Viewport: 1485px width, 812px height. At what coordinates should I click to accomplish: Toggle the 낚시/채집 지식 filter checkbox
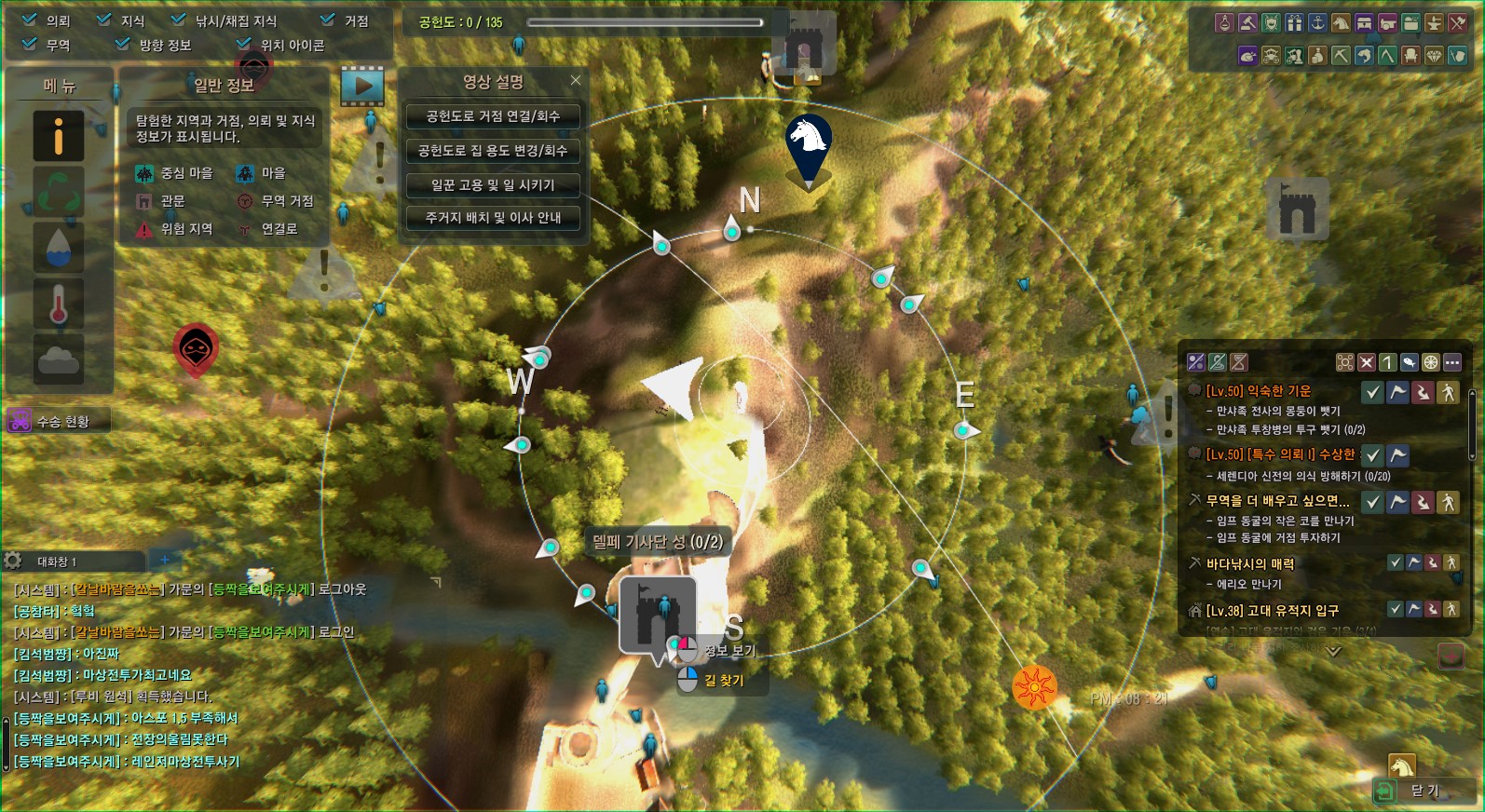179,20
